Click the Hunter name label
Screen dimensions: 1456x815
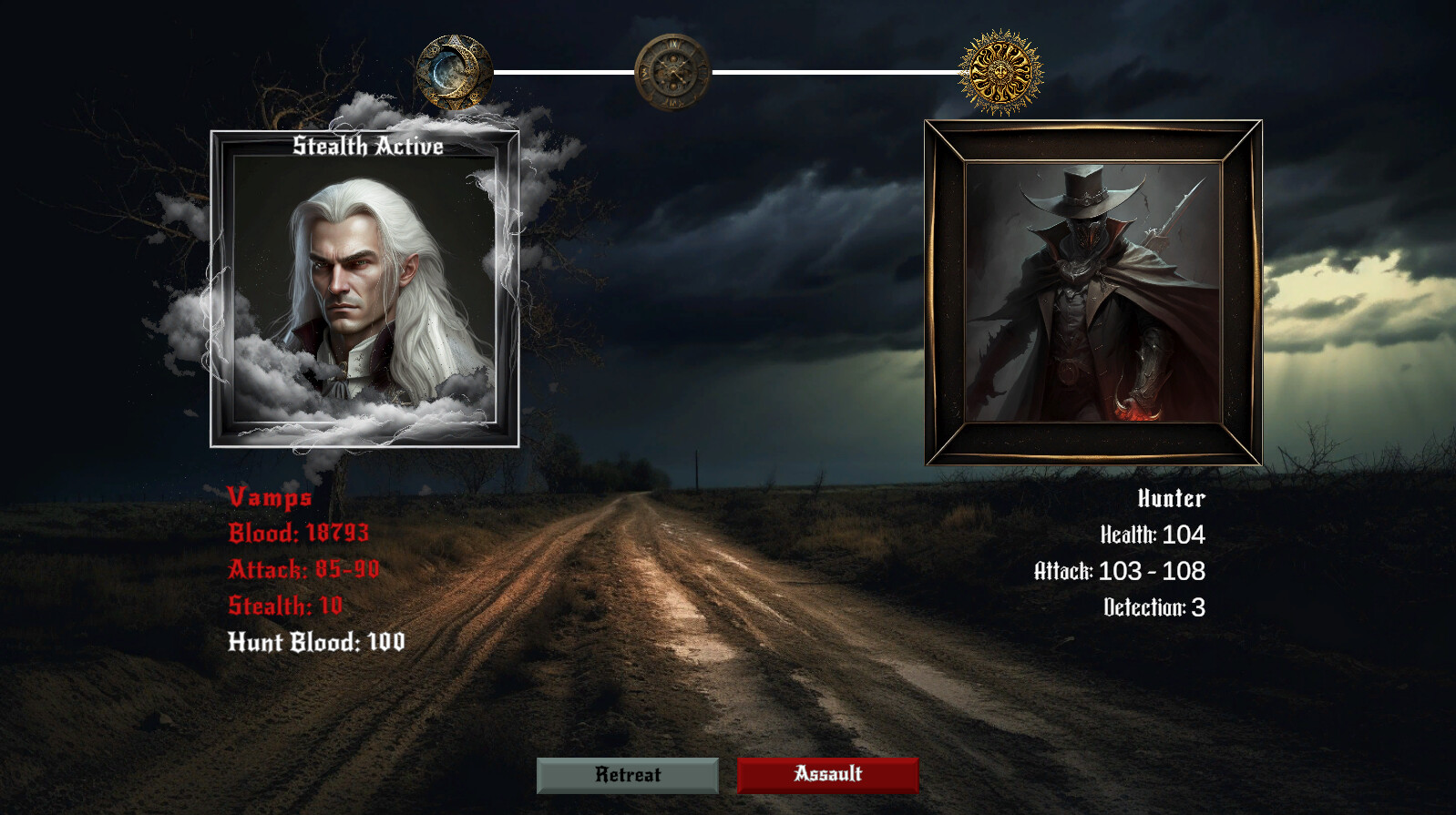pos(1171,499)
